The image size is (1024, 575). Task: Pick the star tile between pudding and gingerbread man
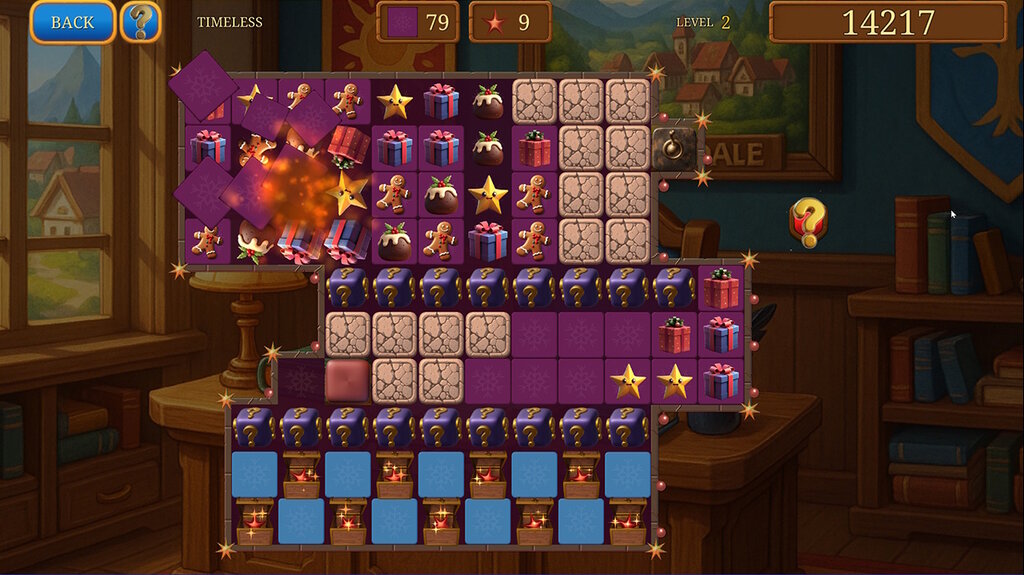(x=488, y=194)
